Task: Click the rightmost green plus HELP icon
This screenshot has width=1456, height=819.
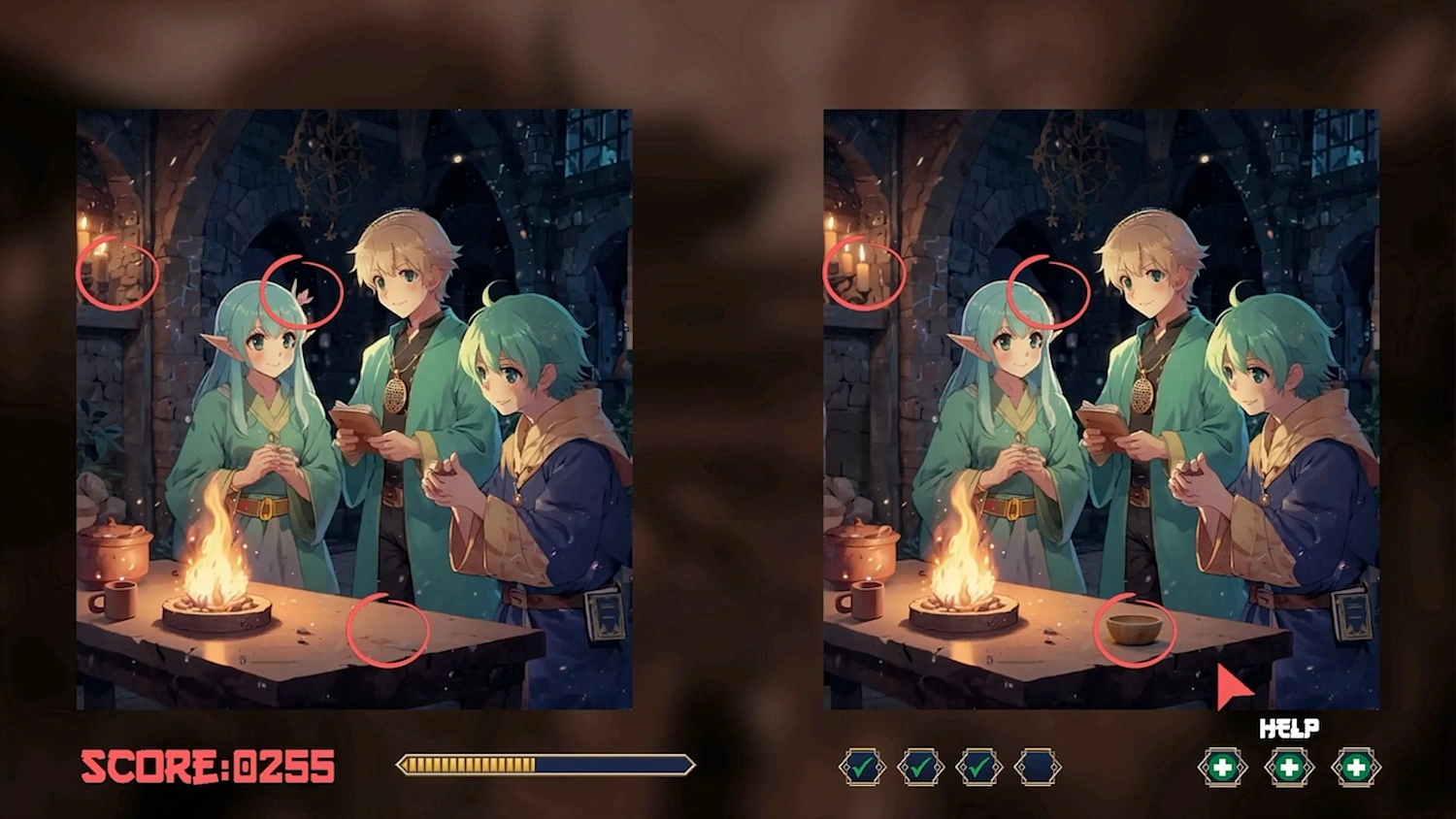Action: (1357, 768)
